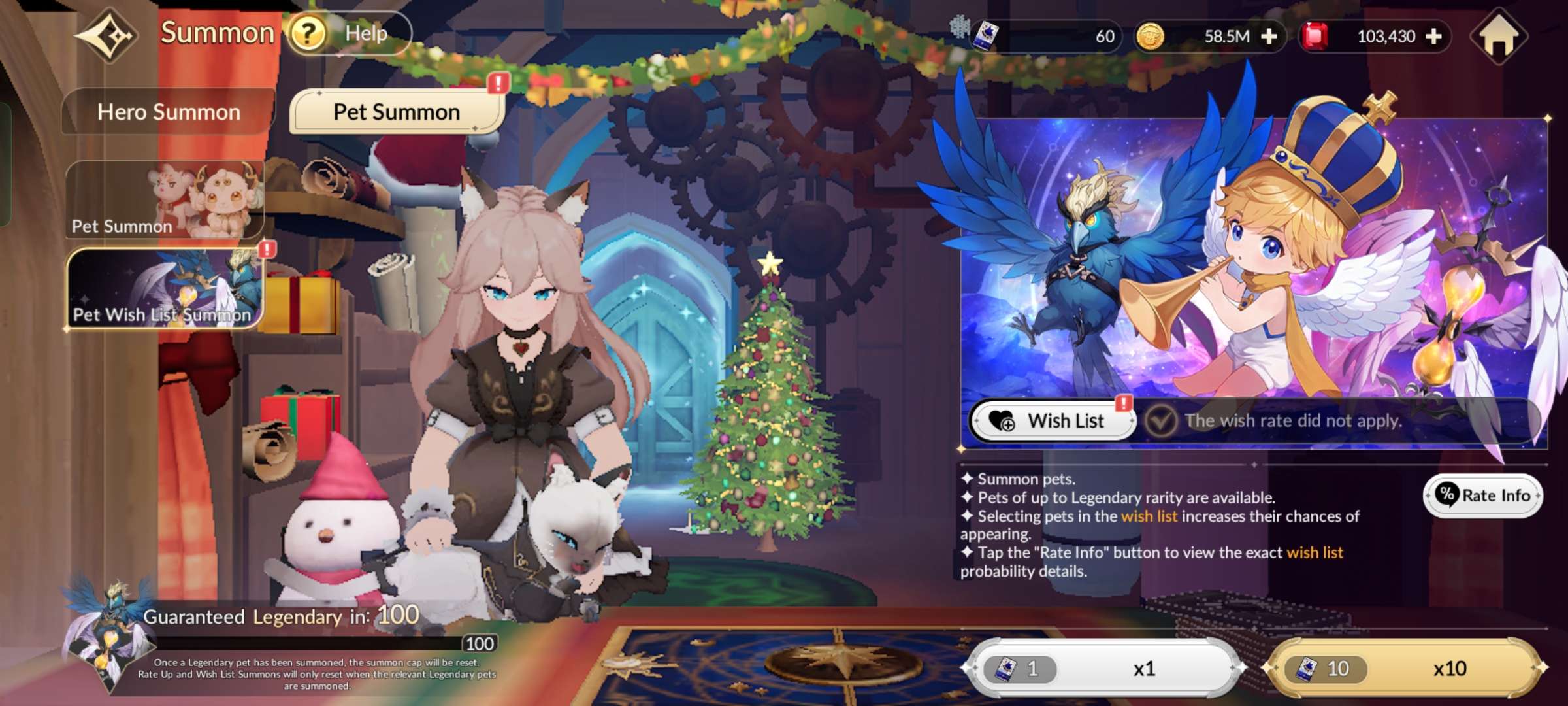The height and width of the screenshot is (706, 1568).
Task: Toggle the wish rate checkmark
Action: pos(1161,420)
